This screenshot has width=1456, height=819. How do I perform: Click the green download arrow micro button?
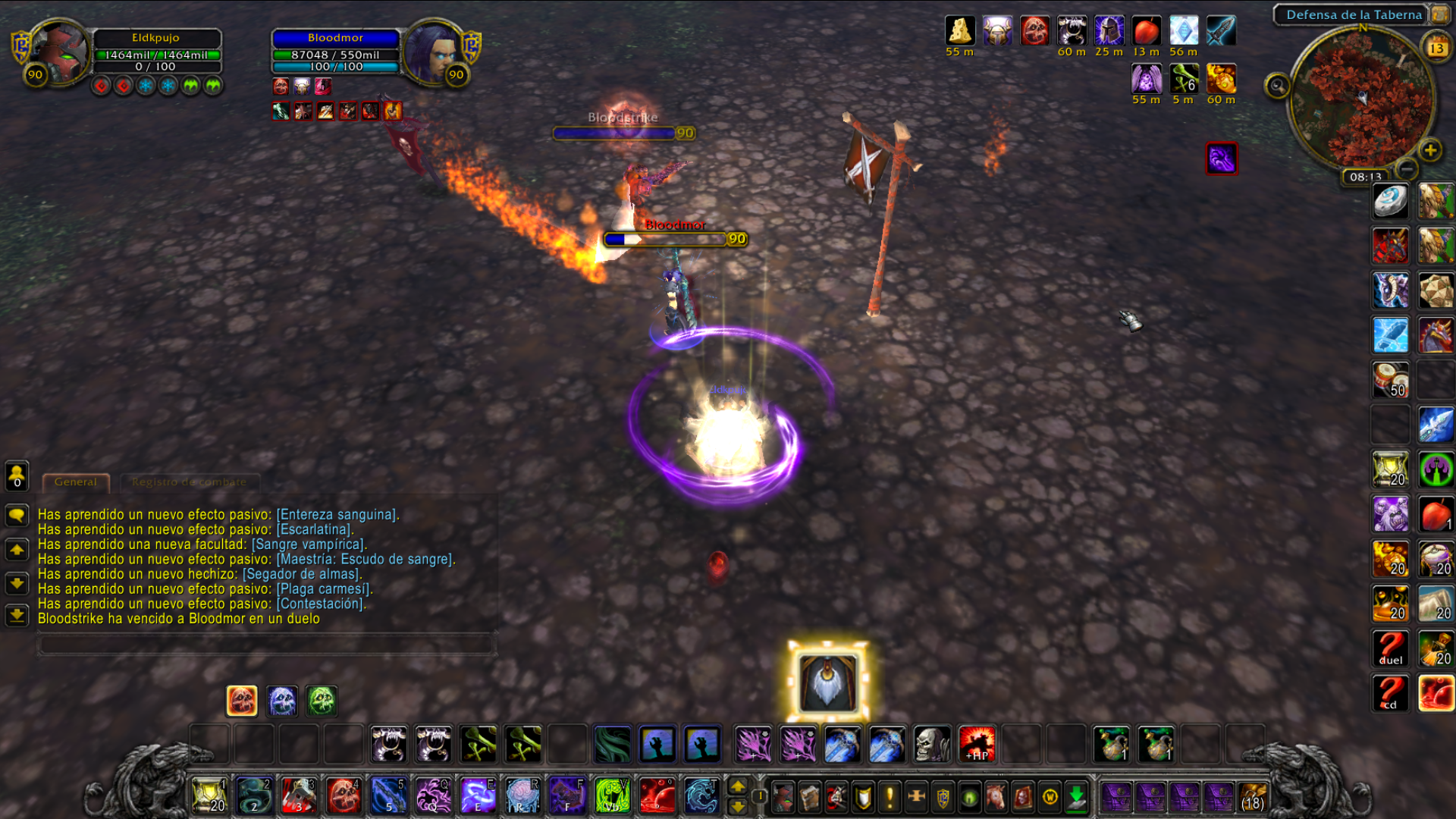pos(1076,797)
